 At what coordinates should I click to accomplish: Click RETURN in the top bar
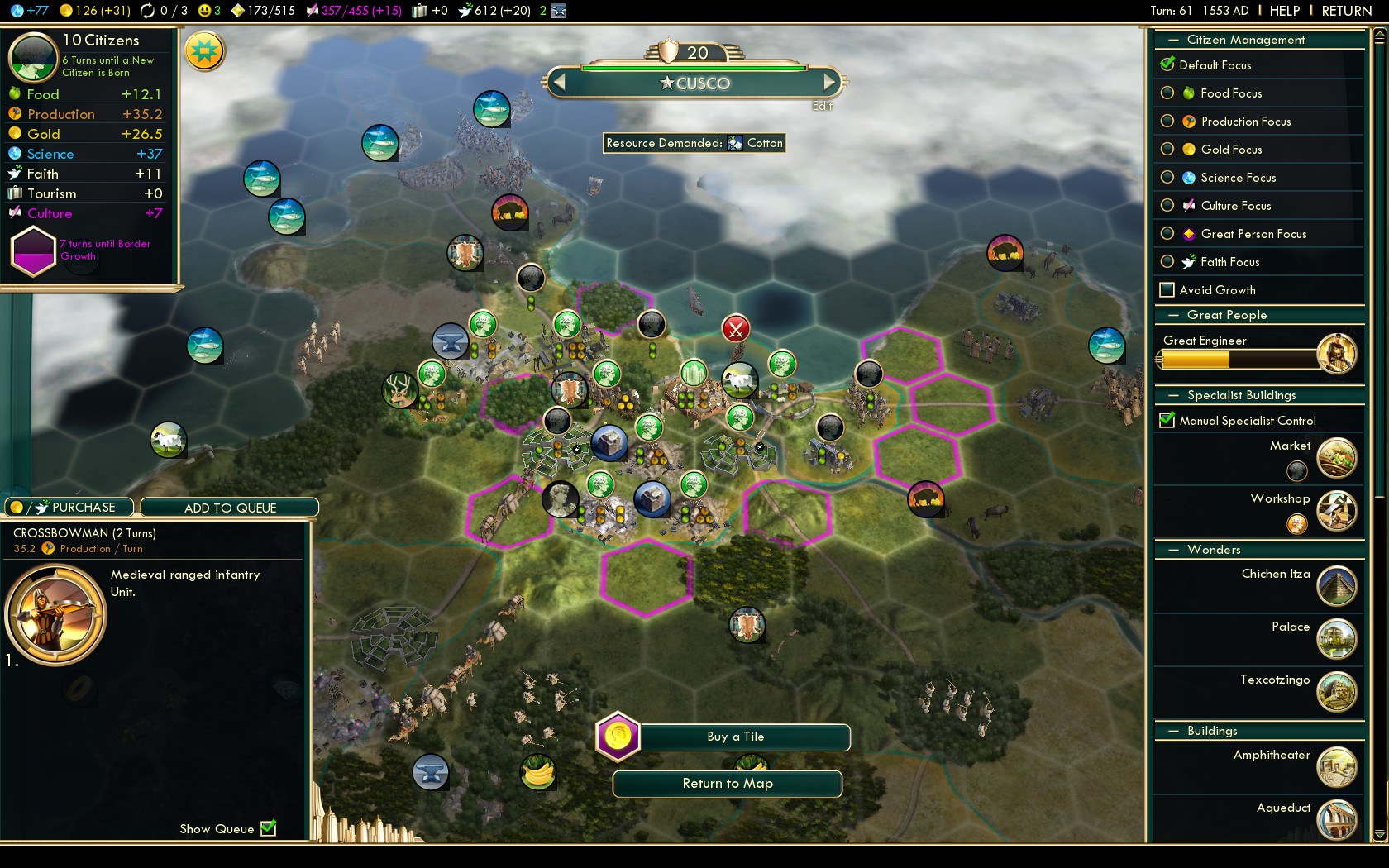pyautogui.click(x=1346, y=11)
